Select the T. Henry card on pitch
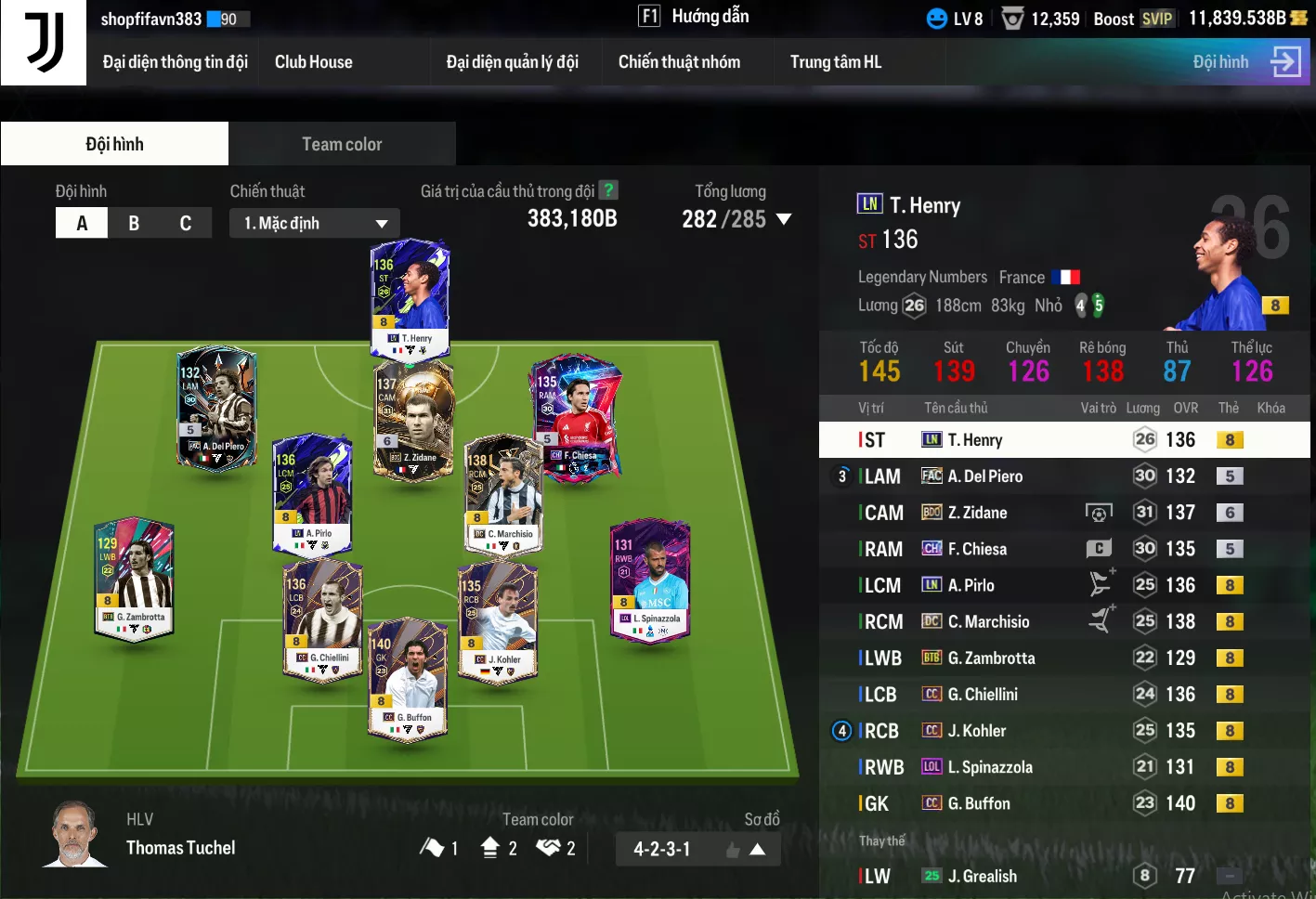1316x899 pixels. pos(410,297)
